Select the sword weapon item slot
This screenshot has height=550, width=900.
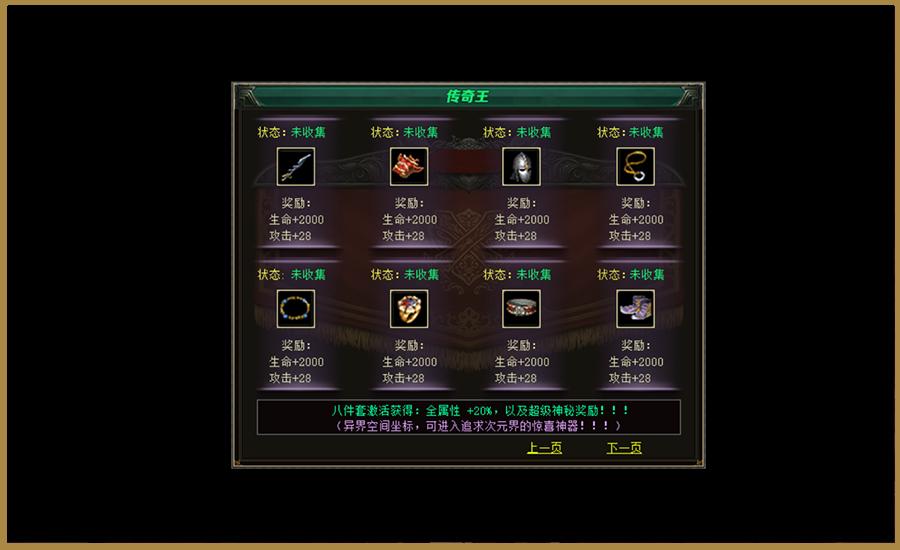click(x=296, y=166)
